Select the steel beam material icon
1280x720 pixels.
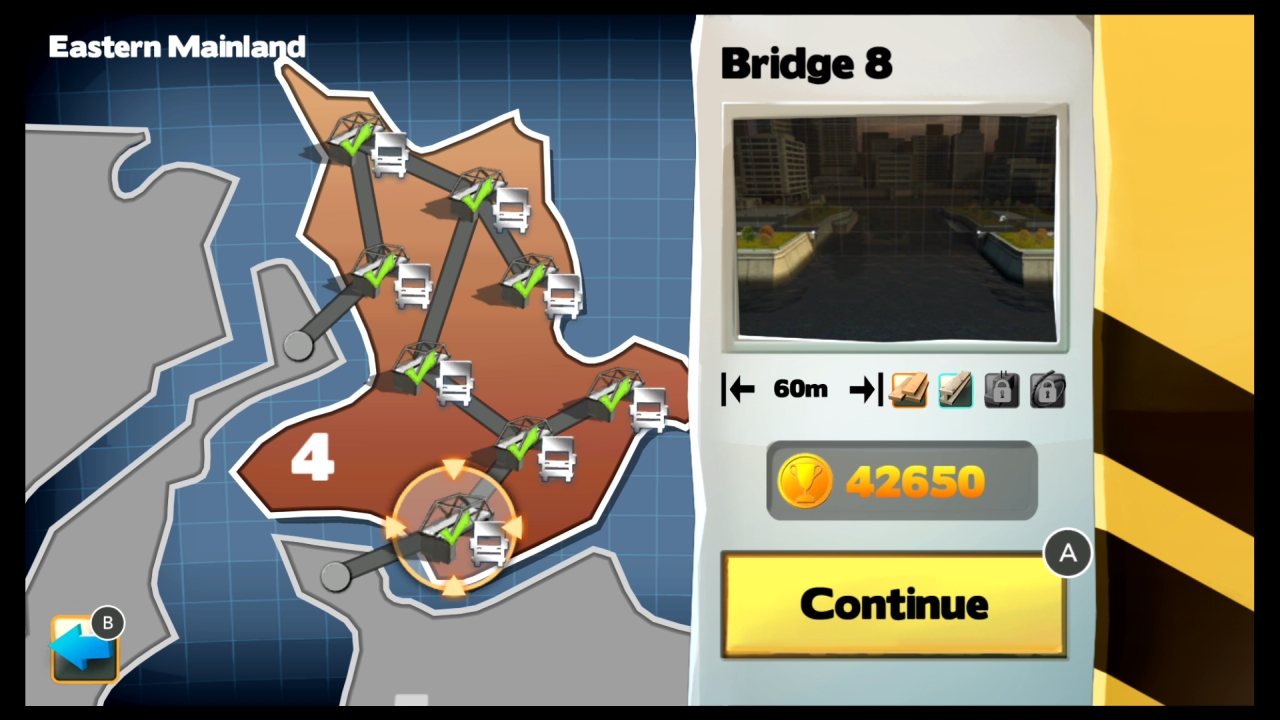[955, 389]
